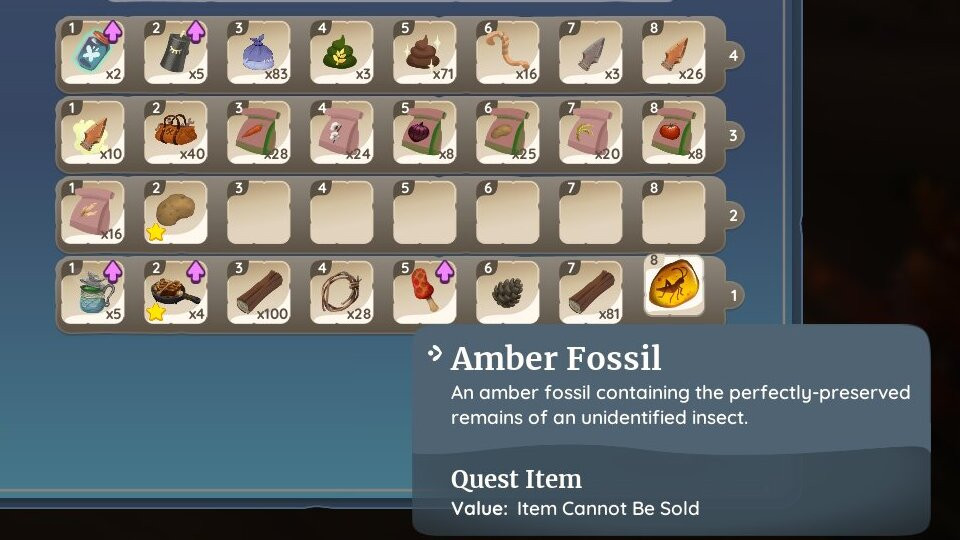The width and height of the screenshot is (960, 540).
Task: Select the green pitcher drink slot
Action: tap(92, 292)
